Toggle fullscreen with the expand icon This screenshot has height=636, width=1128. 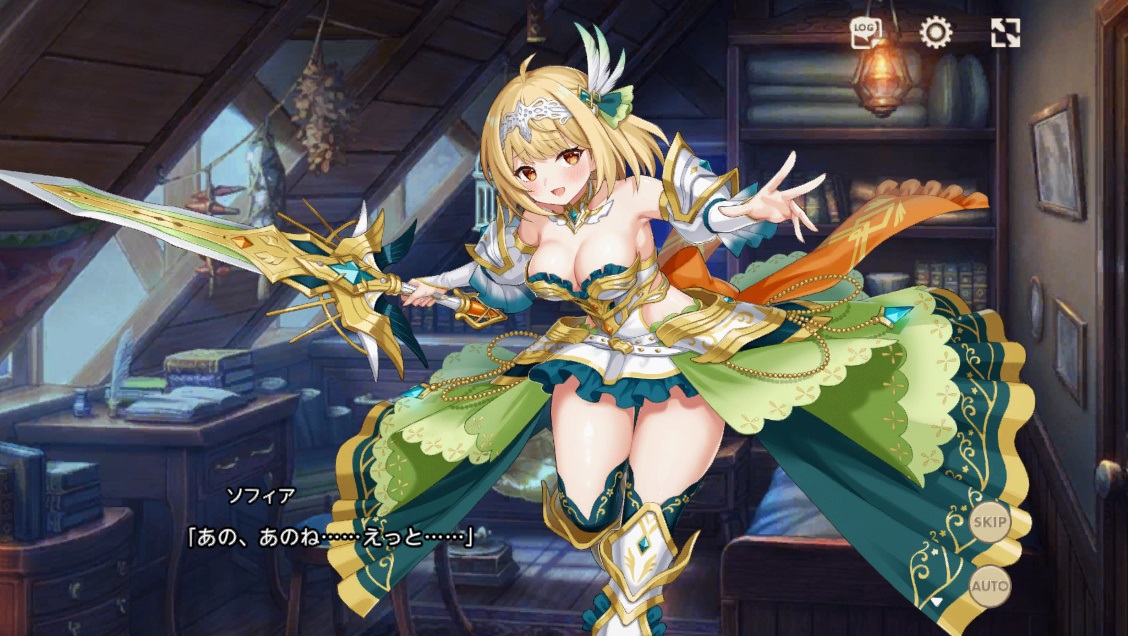point(1005,33)
